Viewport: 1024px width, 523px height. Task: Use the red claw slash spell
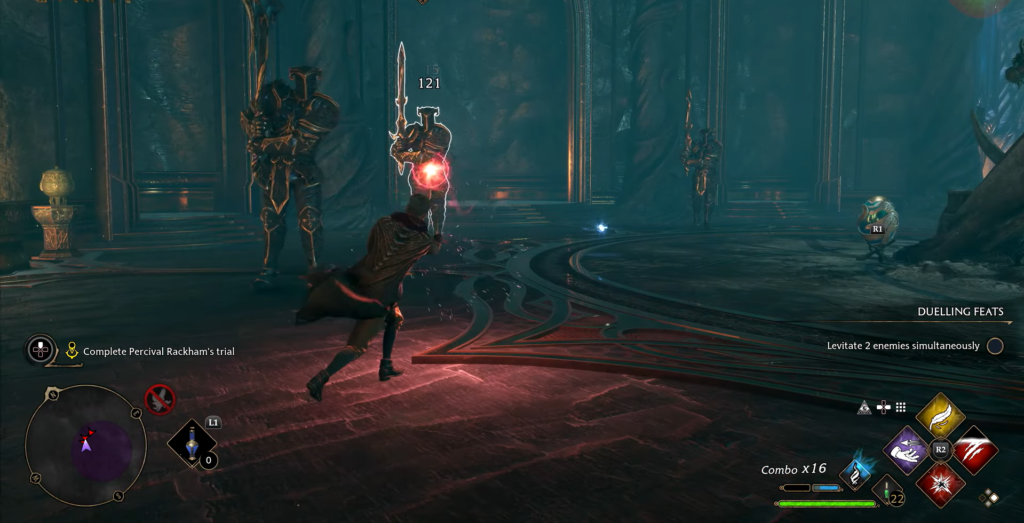972,449
